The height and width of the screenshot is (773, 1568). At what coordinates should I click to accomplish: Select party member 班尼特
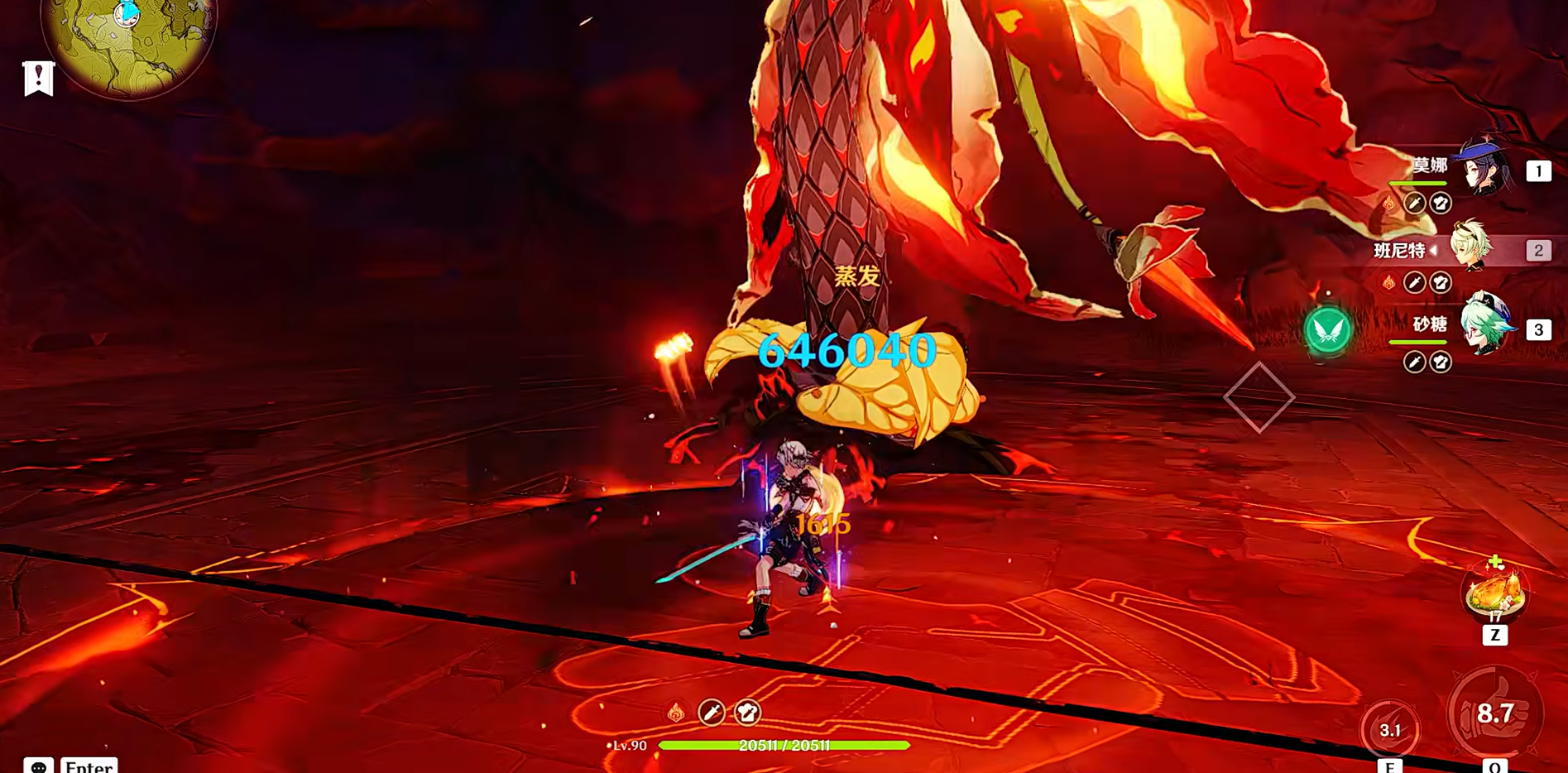point(1473,248)
